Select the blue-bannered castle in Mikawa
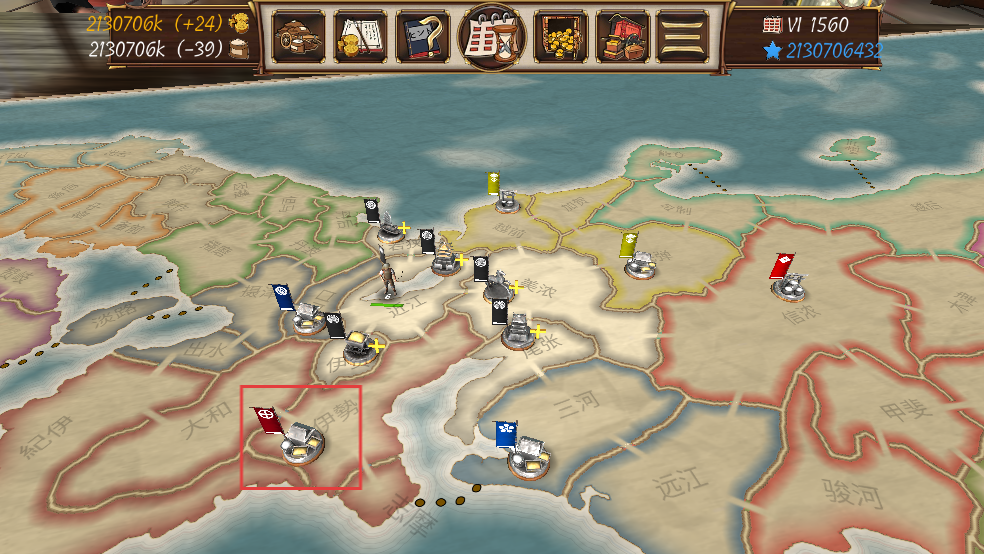 527,457
